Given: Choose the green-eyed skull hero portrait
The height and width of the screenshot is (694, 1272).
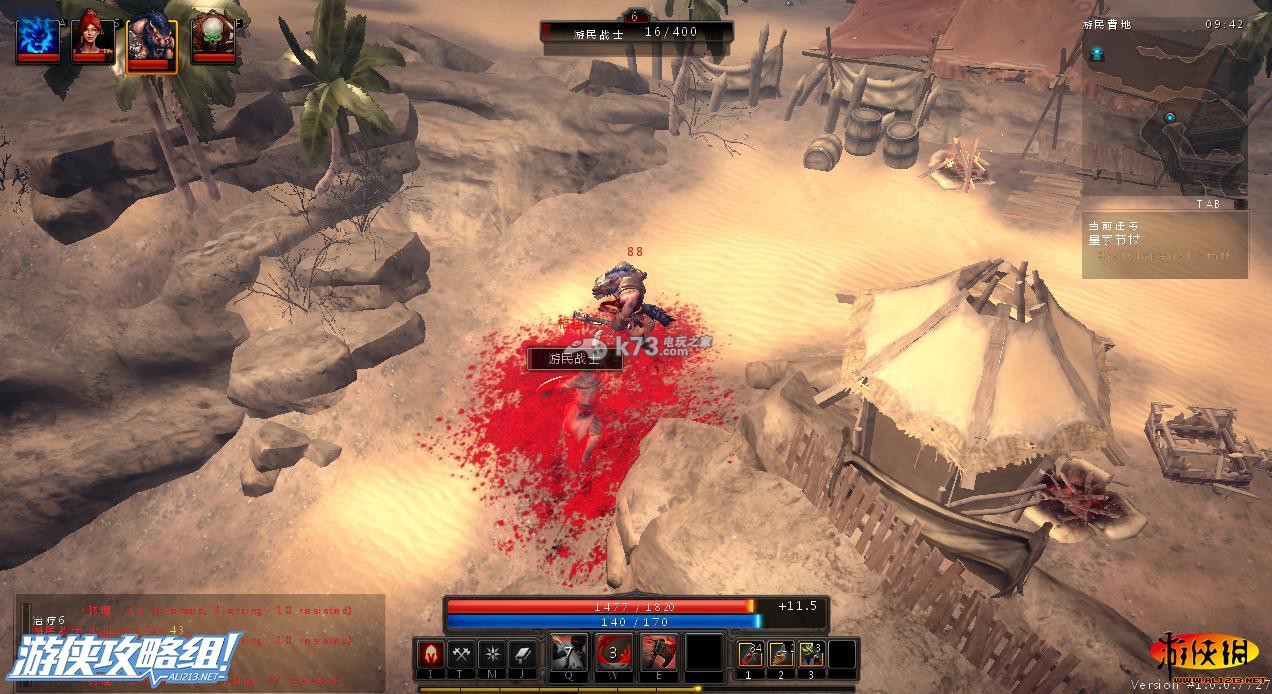Looking at the screenshot, I should click(211, 38).
